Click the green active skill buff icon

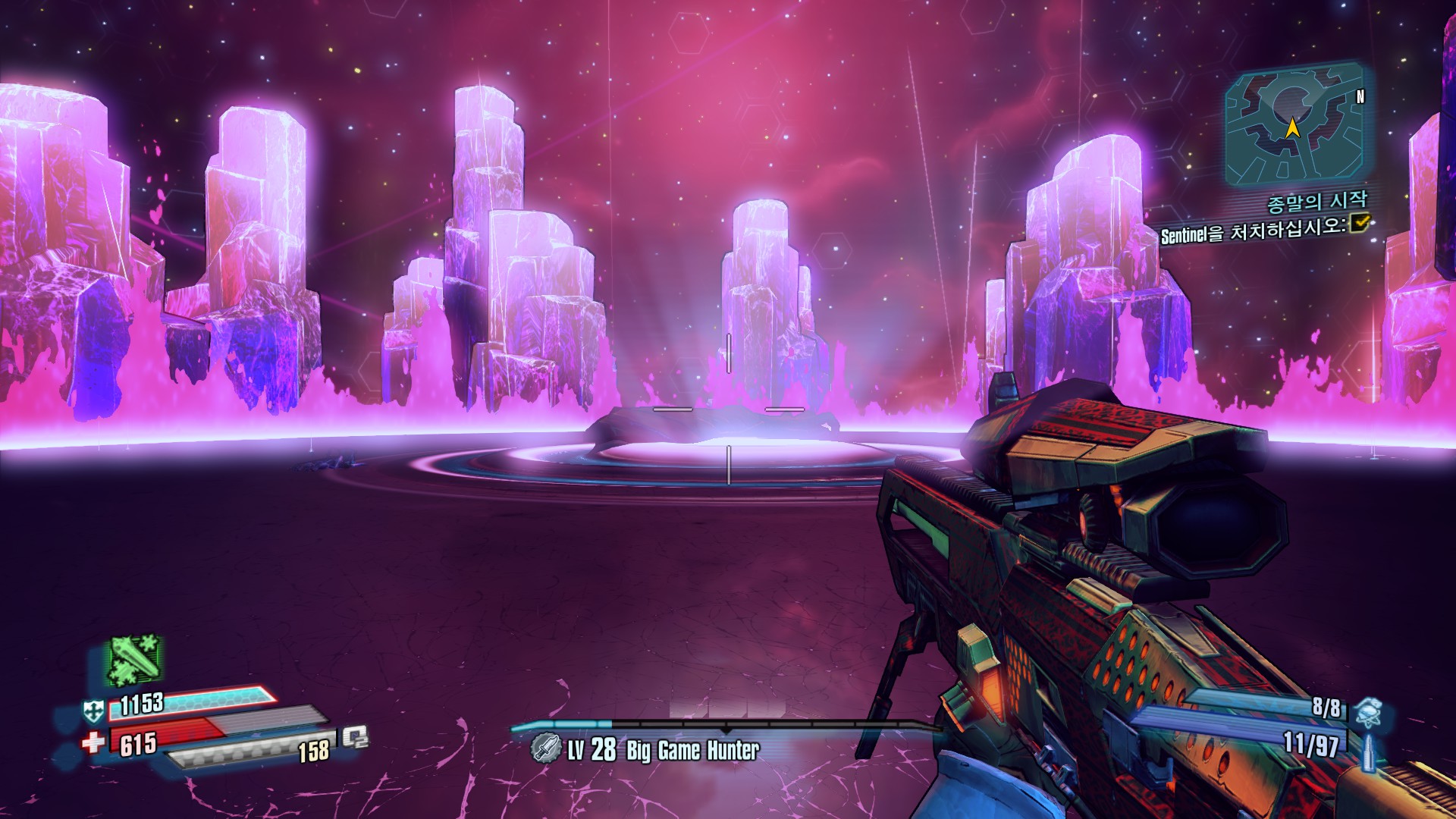click(133, 661)
